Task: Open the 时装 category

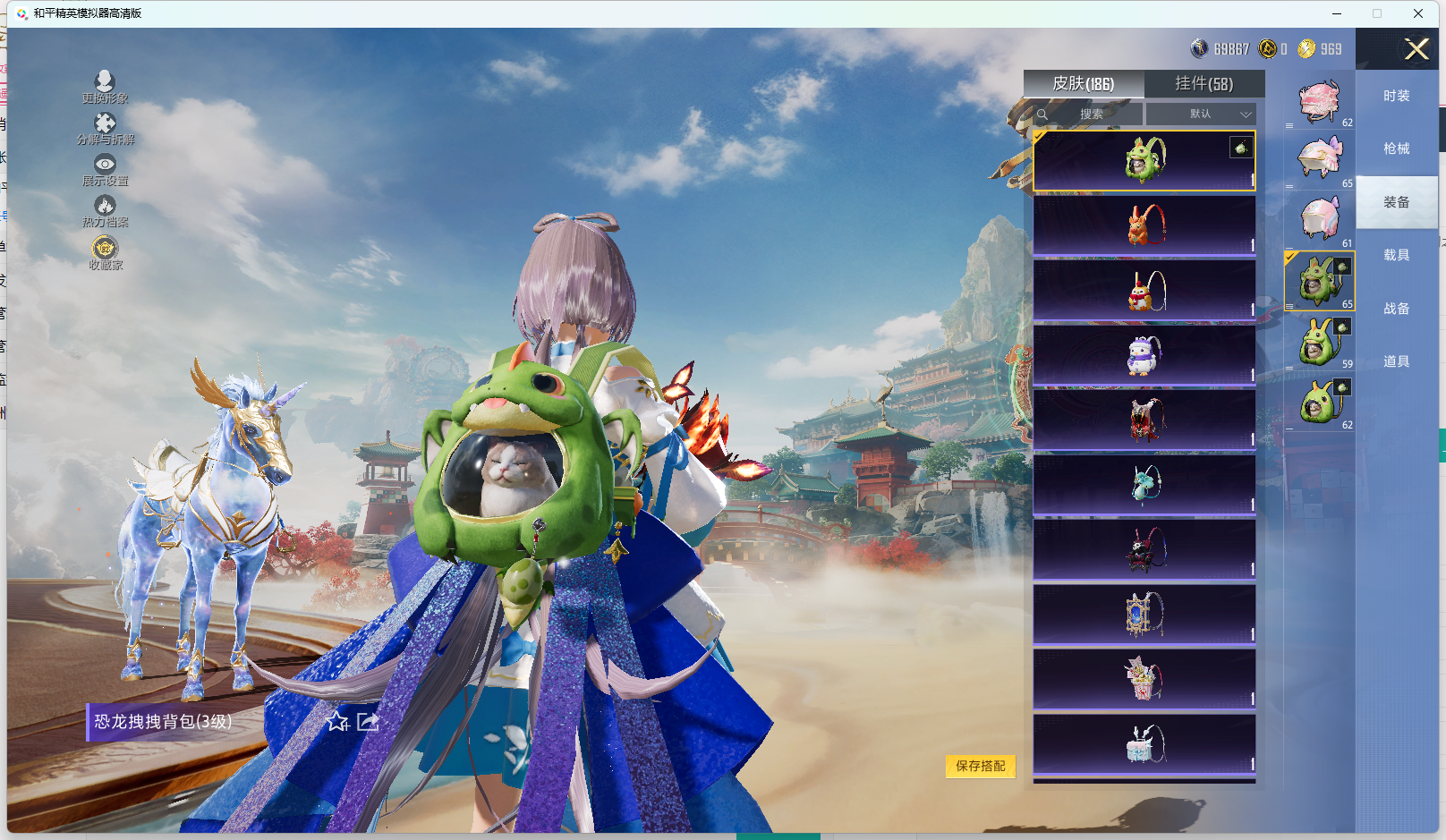Action: point(1396,96)
